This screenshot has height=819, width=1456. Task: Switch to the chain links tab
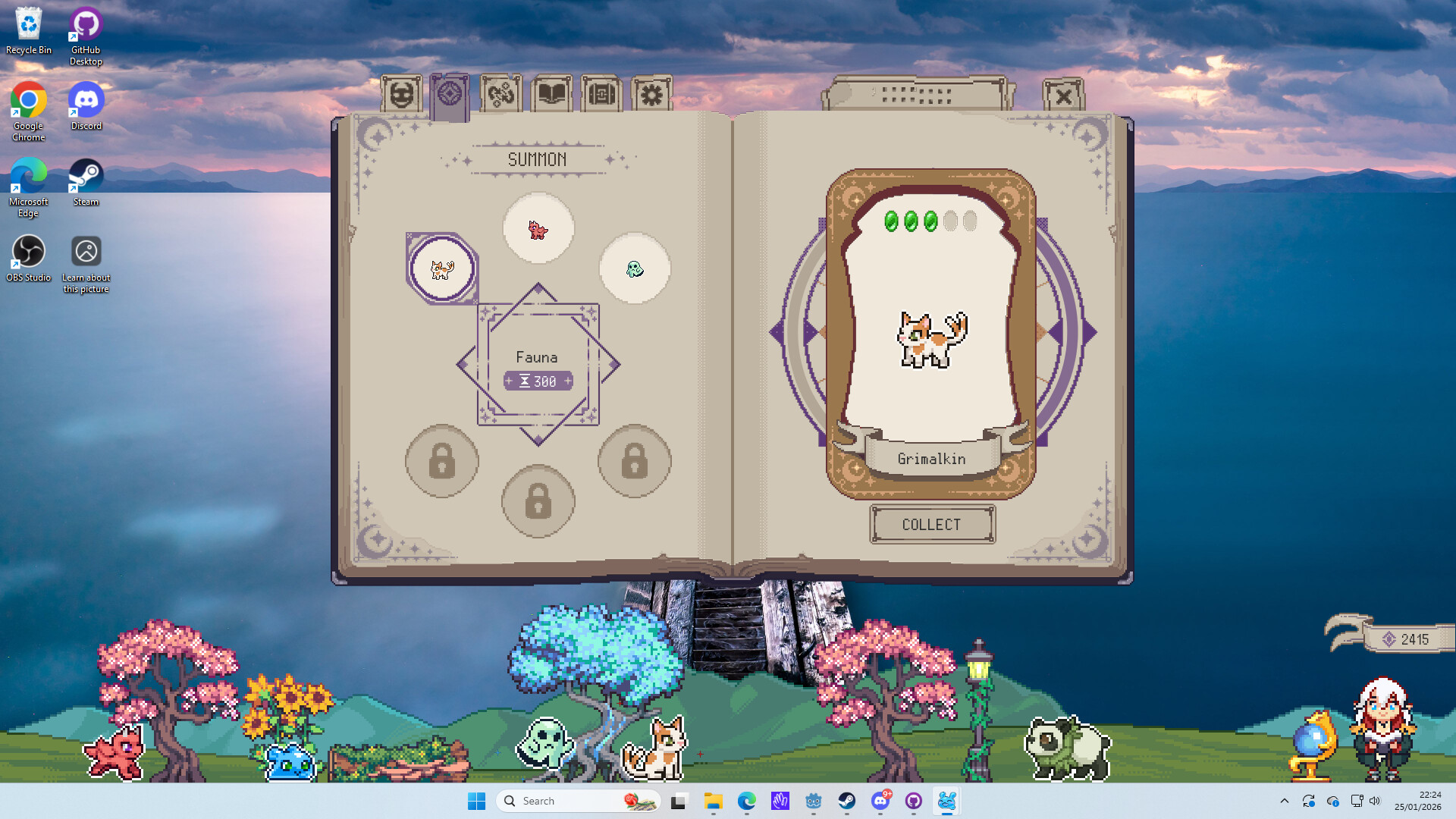click(501, 96)
